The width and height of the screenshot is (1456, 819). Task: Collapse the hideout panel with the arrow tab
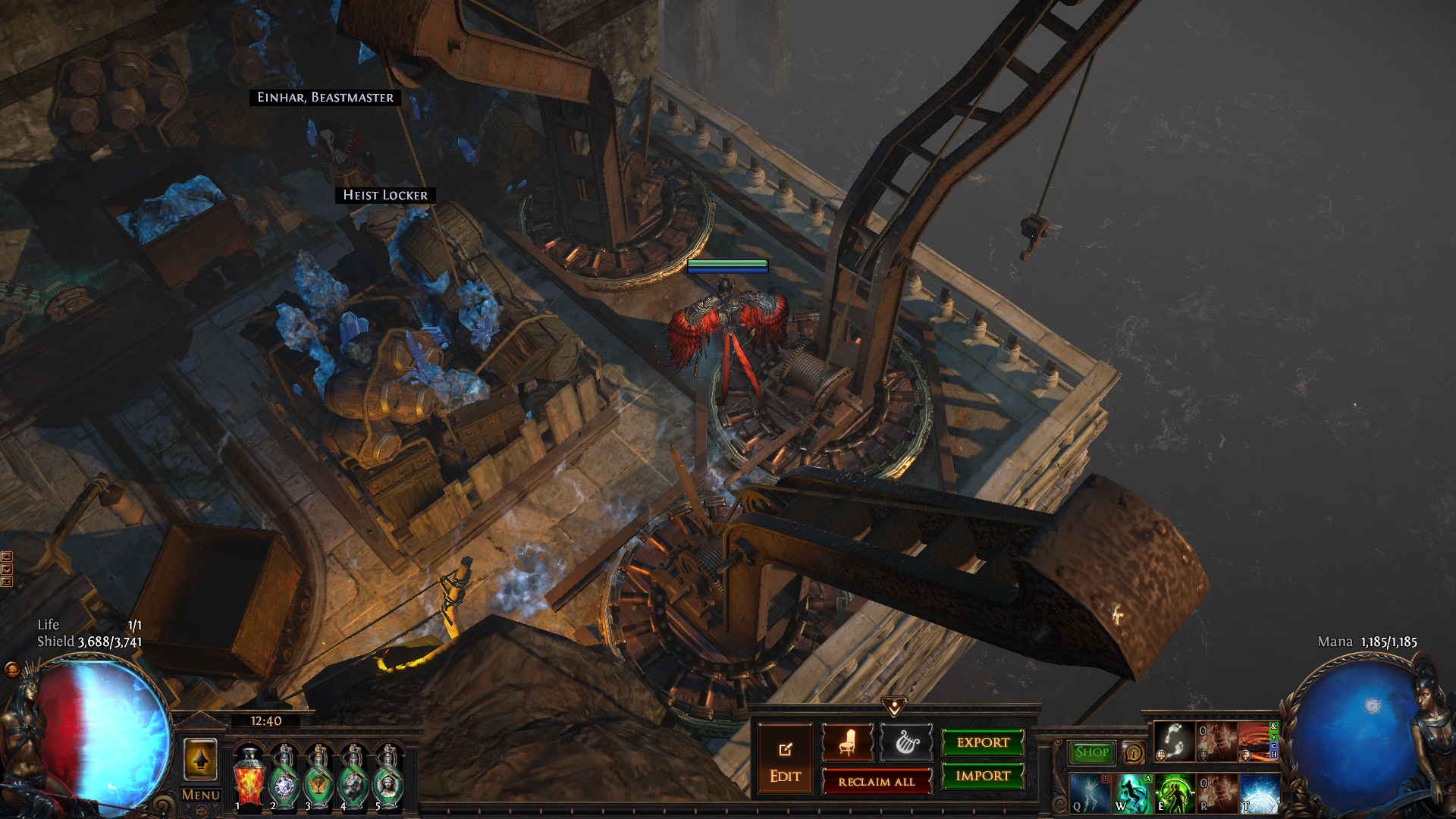pyautogui.click(x=895, y=707)
